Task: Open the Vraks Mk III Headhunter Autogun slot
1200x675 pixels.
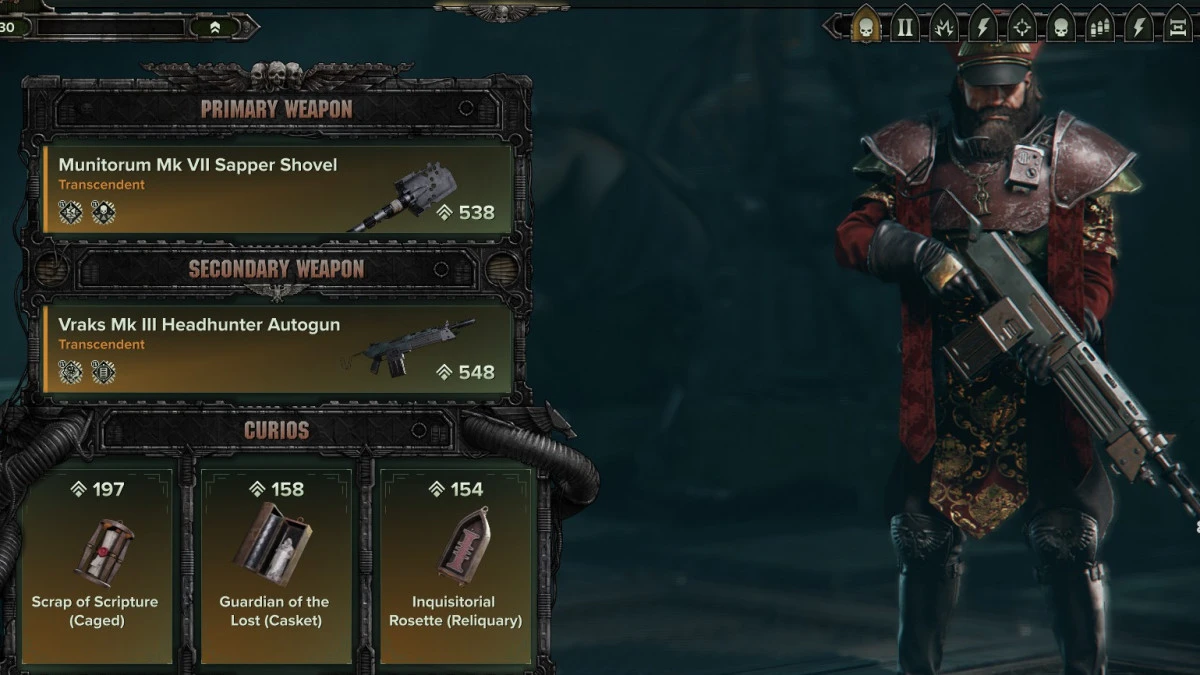Action: click(278, 349)
